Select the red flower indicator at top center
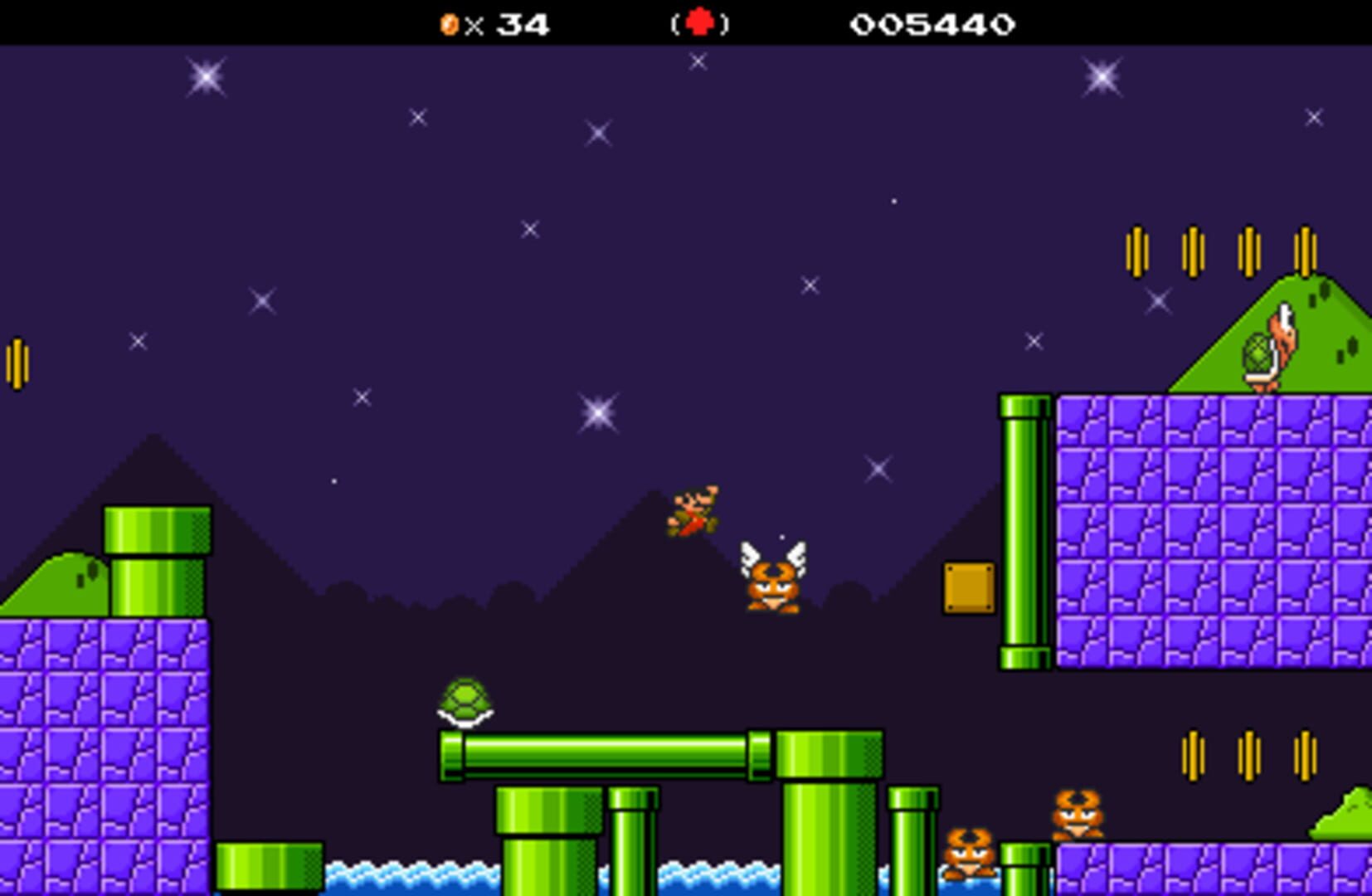 tap(698, 23)
